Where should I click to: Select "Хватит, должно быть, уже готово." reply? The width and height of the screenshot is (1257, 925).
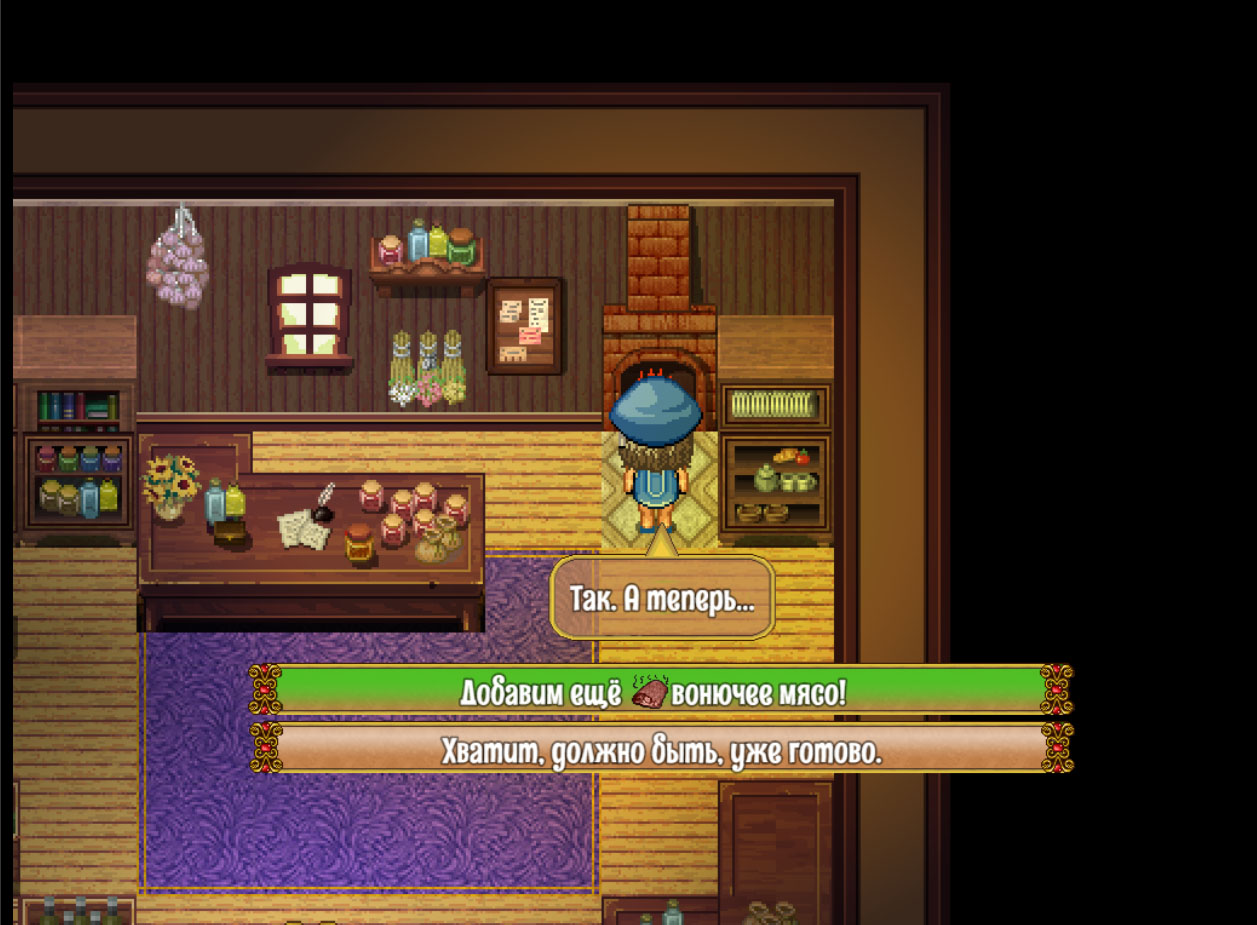(x=660, y=749)
